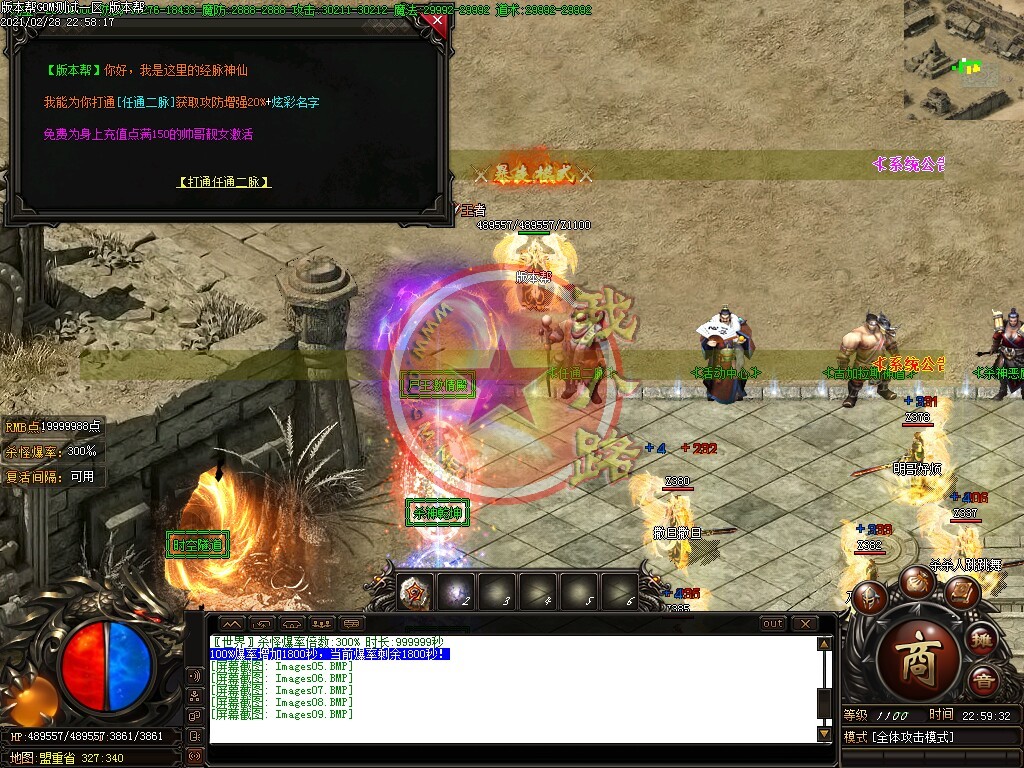1024x768 pixels.
Task: Close the chat panel with X
Action: (805, 624)
